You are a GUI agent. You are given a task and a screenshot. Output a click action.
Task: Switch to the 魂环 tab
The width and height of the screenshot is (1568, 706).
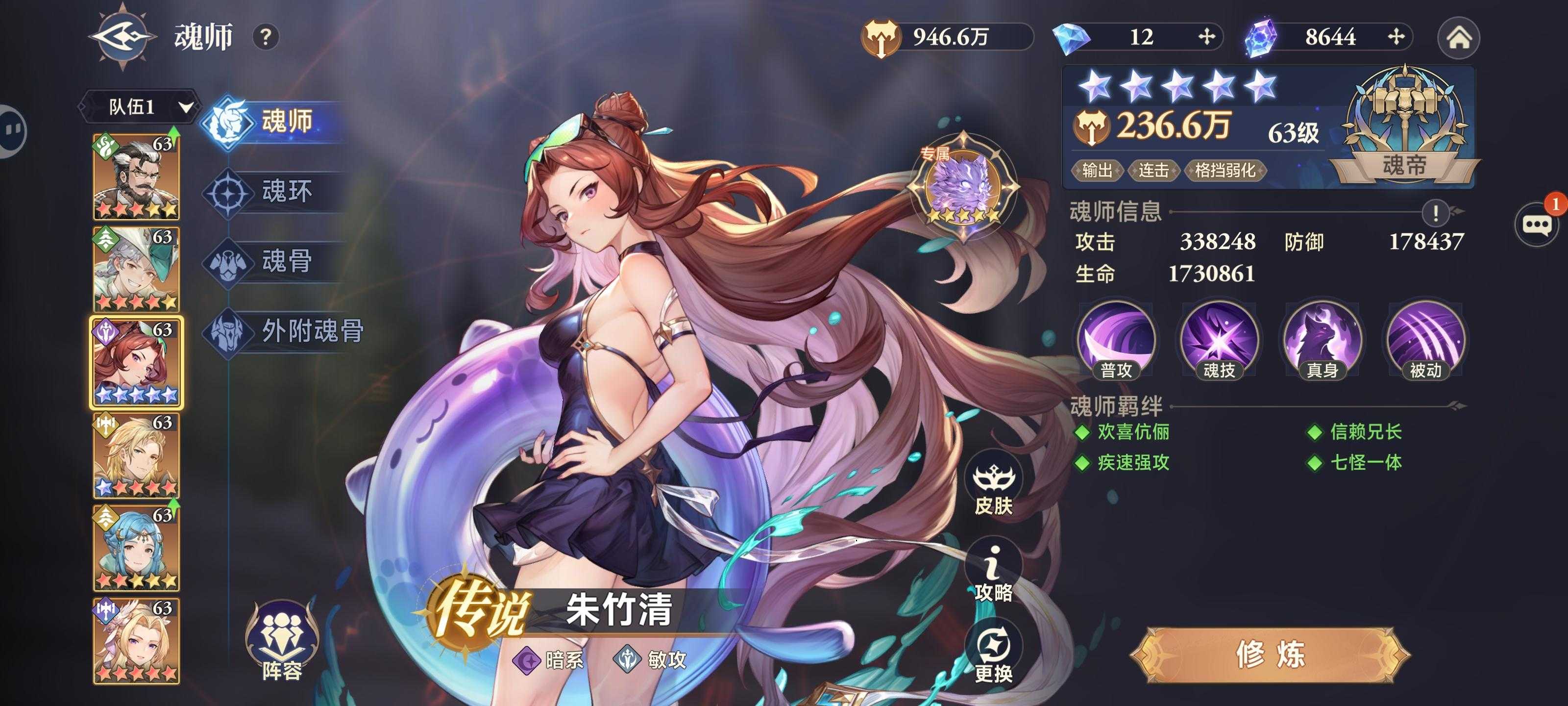(x=287, y=191)
